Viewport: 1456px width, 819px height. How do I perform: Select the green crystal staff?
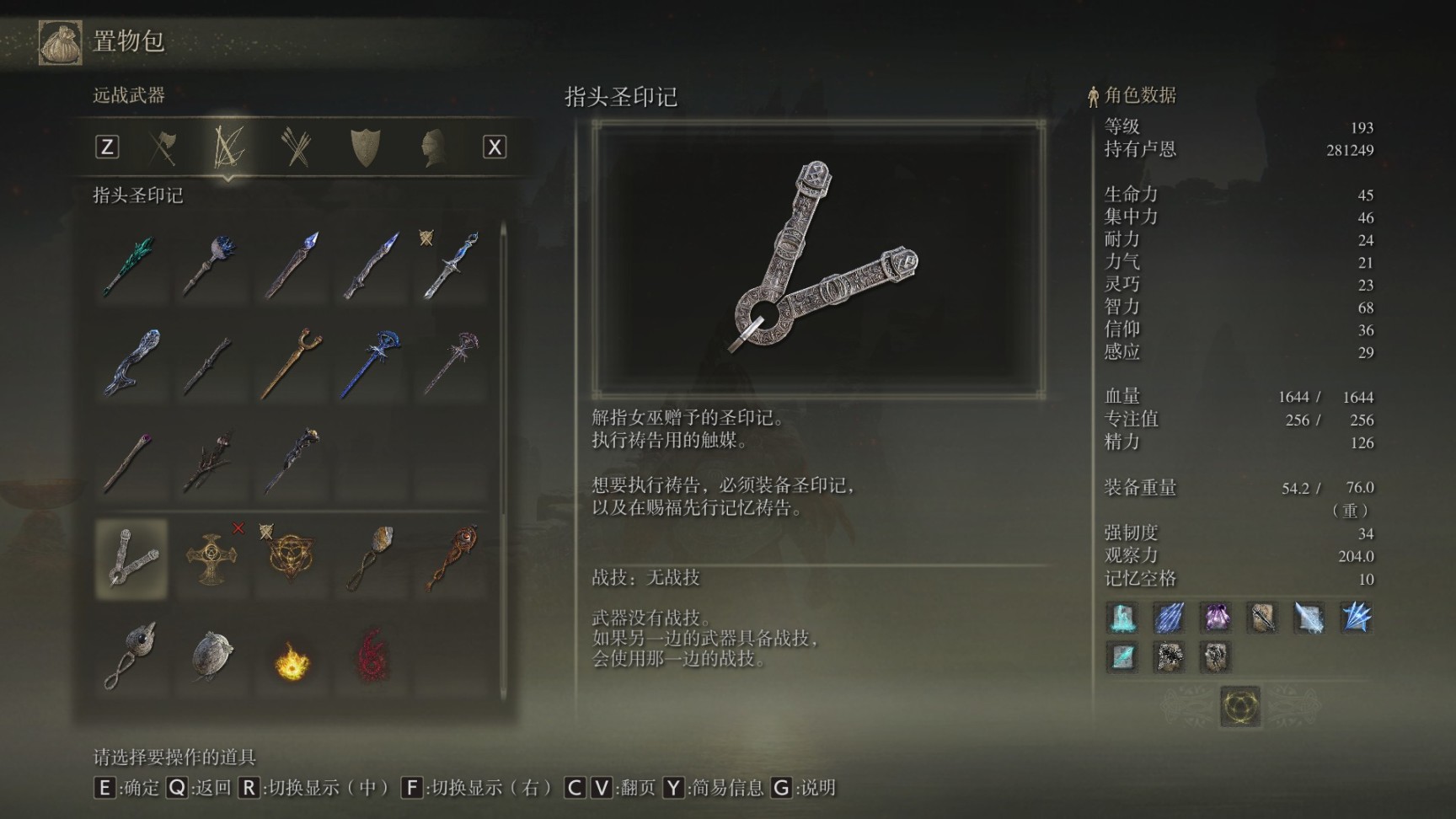[x=130, y=266]
